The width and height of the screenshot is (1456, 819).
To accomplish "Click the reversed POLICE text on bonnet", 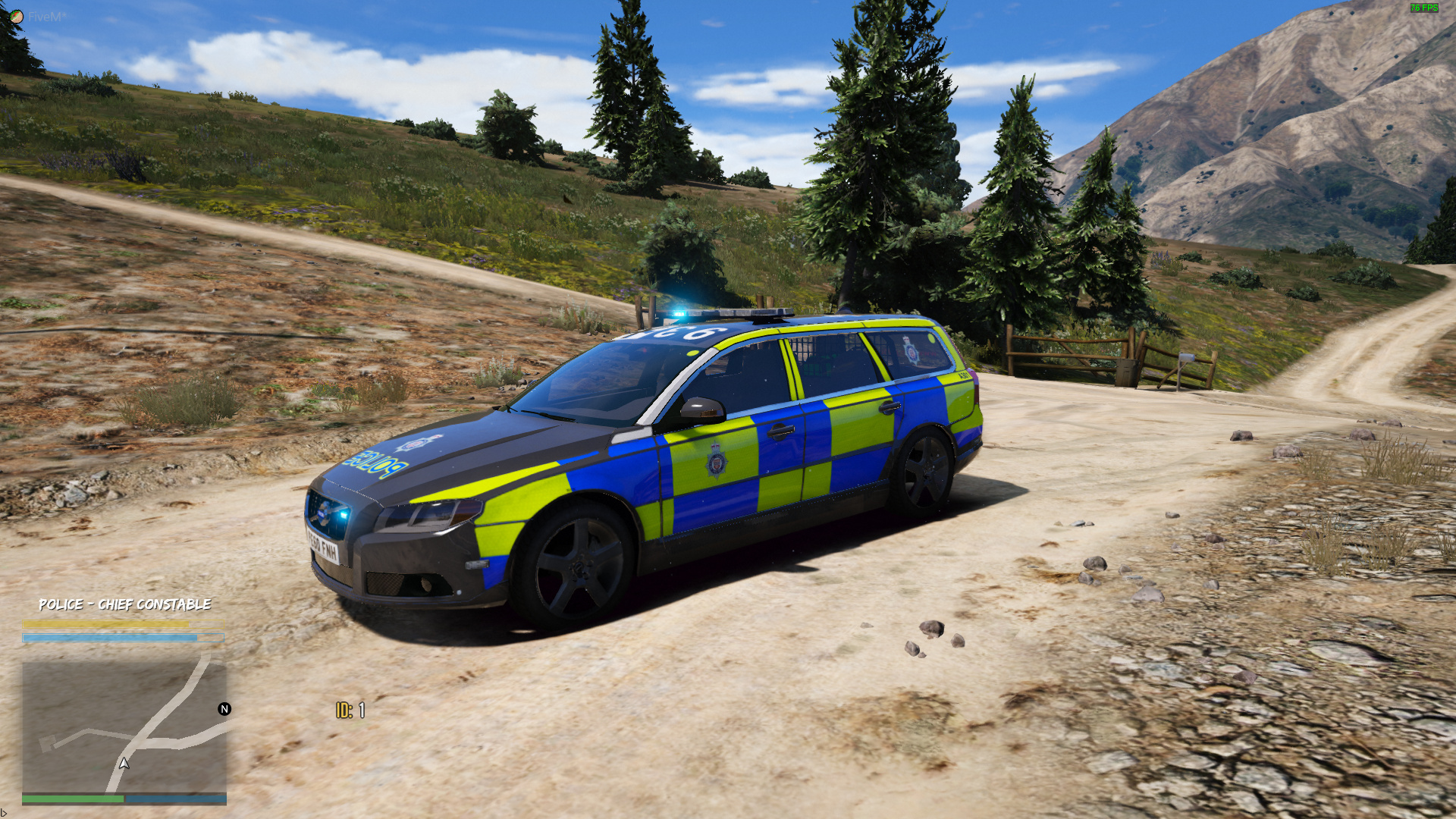I will point(375,463).
